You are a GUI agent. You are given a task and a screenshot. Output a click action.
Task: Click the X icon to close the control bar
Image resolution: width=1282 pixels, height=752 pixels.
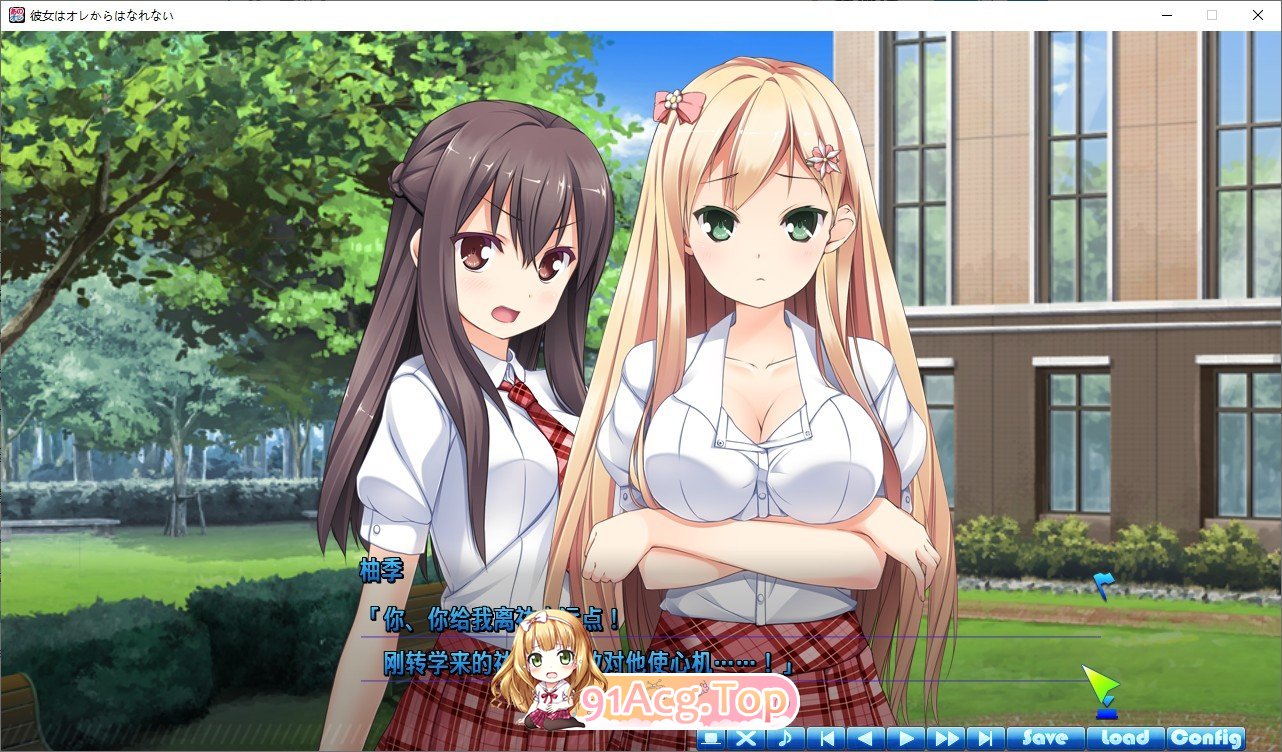pos(745,738)
